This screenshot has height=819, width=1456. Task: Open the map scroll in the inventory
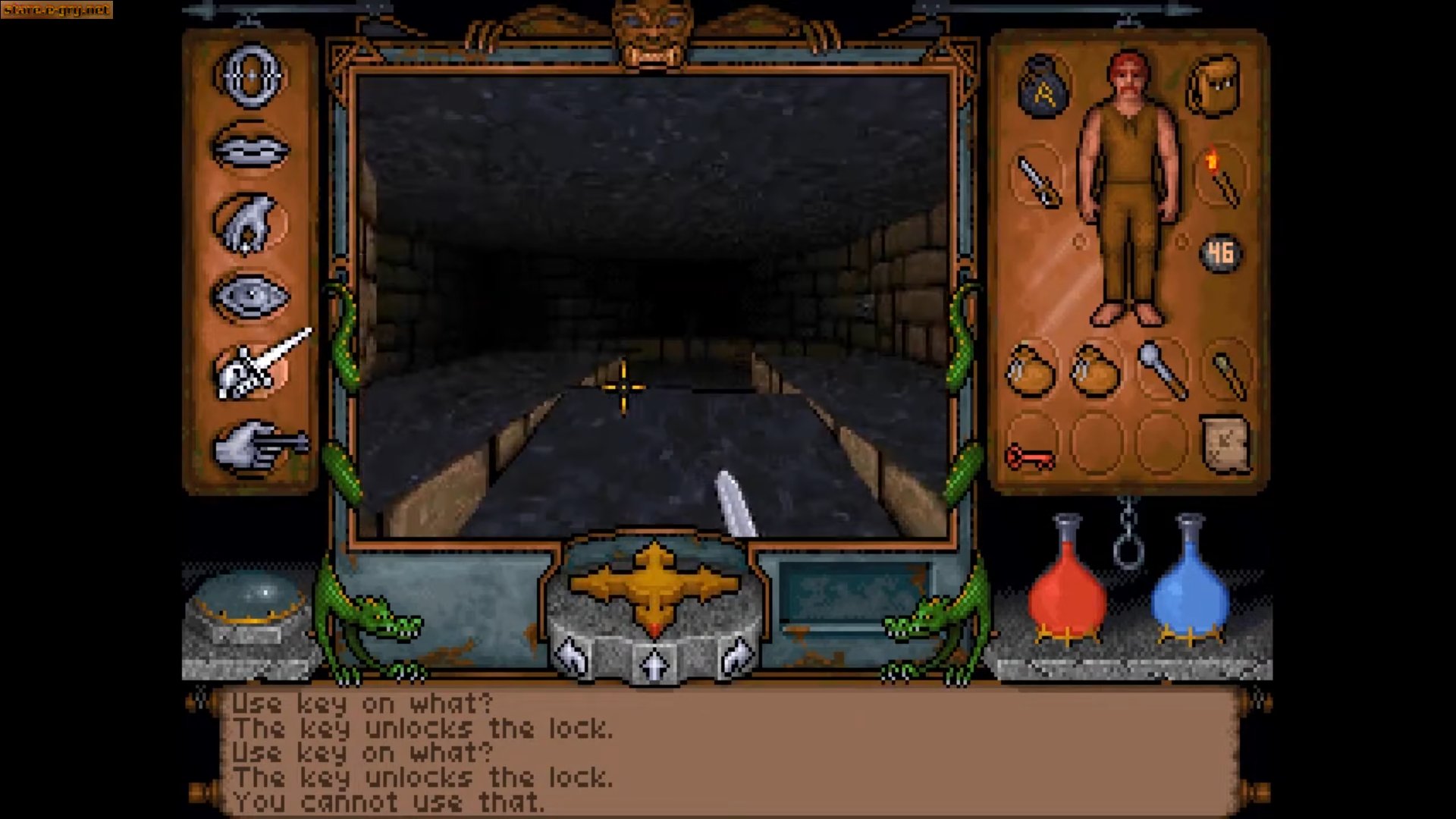click(1225, 444)
